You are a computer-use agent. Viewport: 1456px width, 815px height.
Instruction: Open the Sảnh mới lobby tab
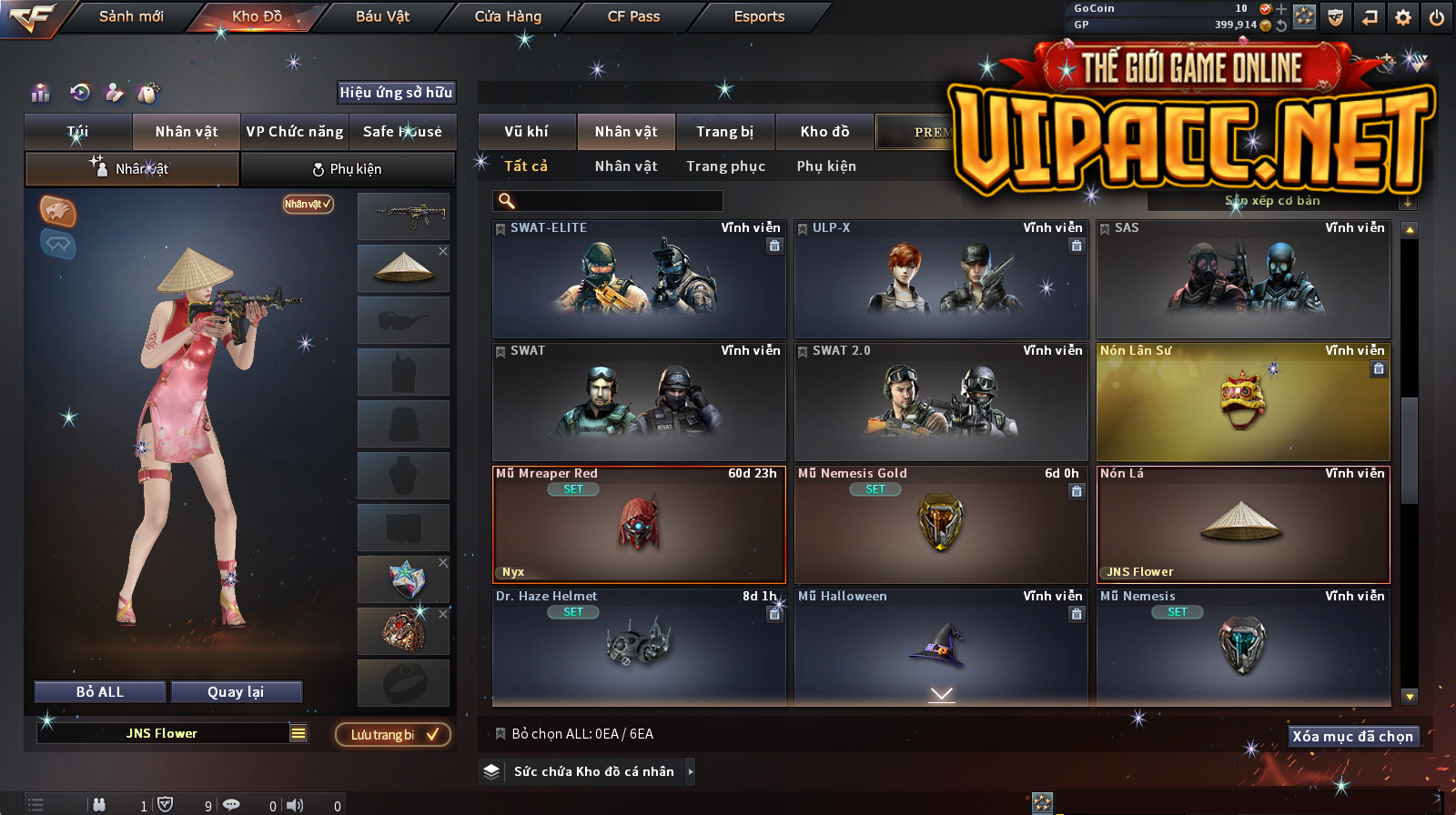point(131,16)
